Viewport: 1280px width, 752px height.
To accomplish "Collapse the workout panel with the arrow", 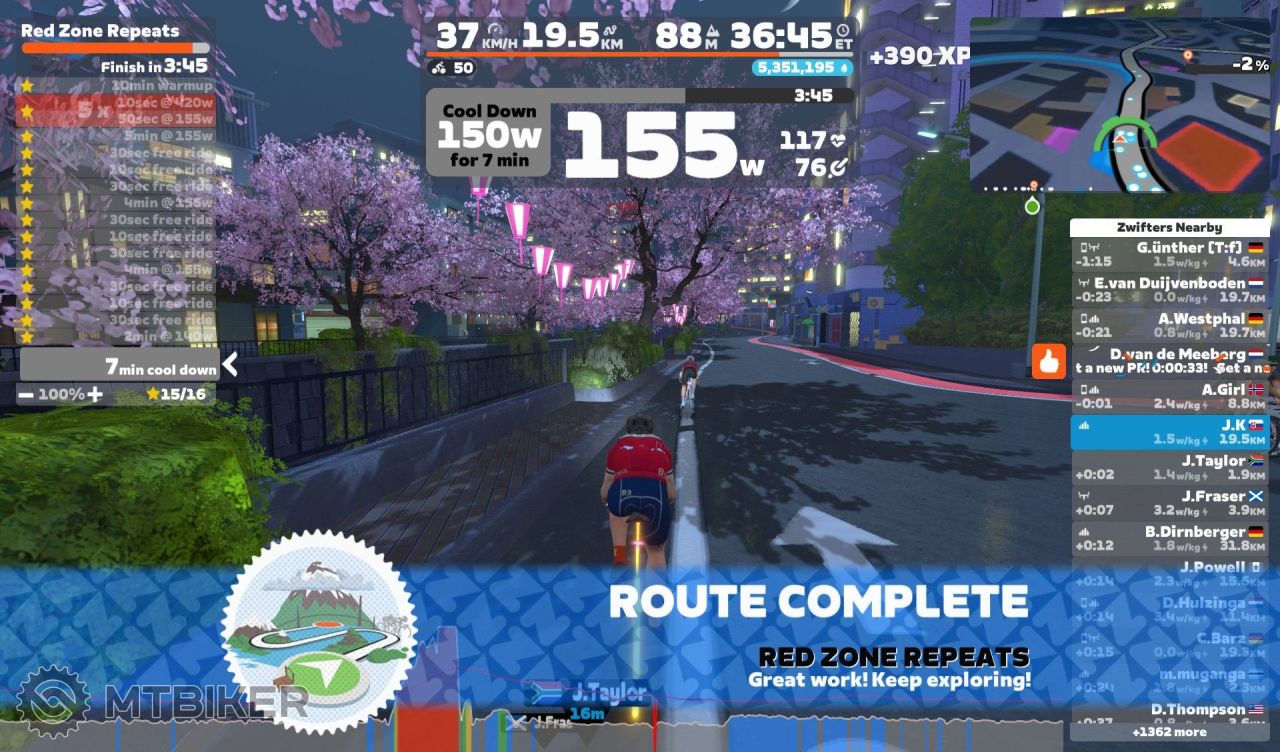I will (230, 365).
